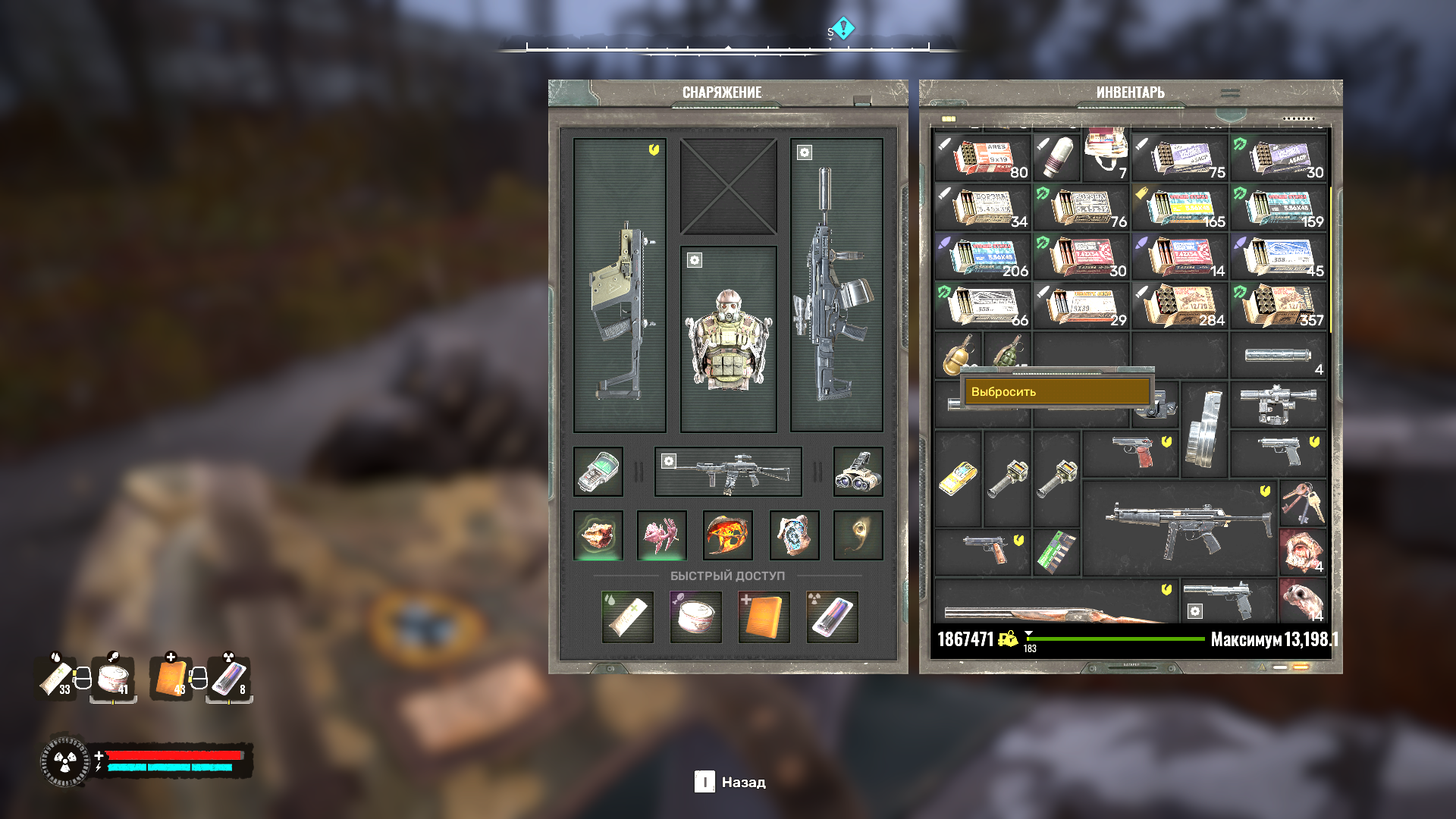Select the detector device slot
This screenshot has height=819, width=1456.
[x=598, y=472]
